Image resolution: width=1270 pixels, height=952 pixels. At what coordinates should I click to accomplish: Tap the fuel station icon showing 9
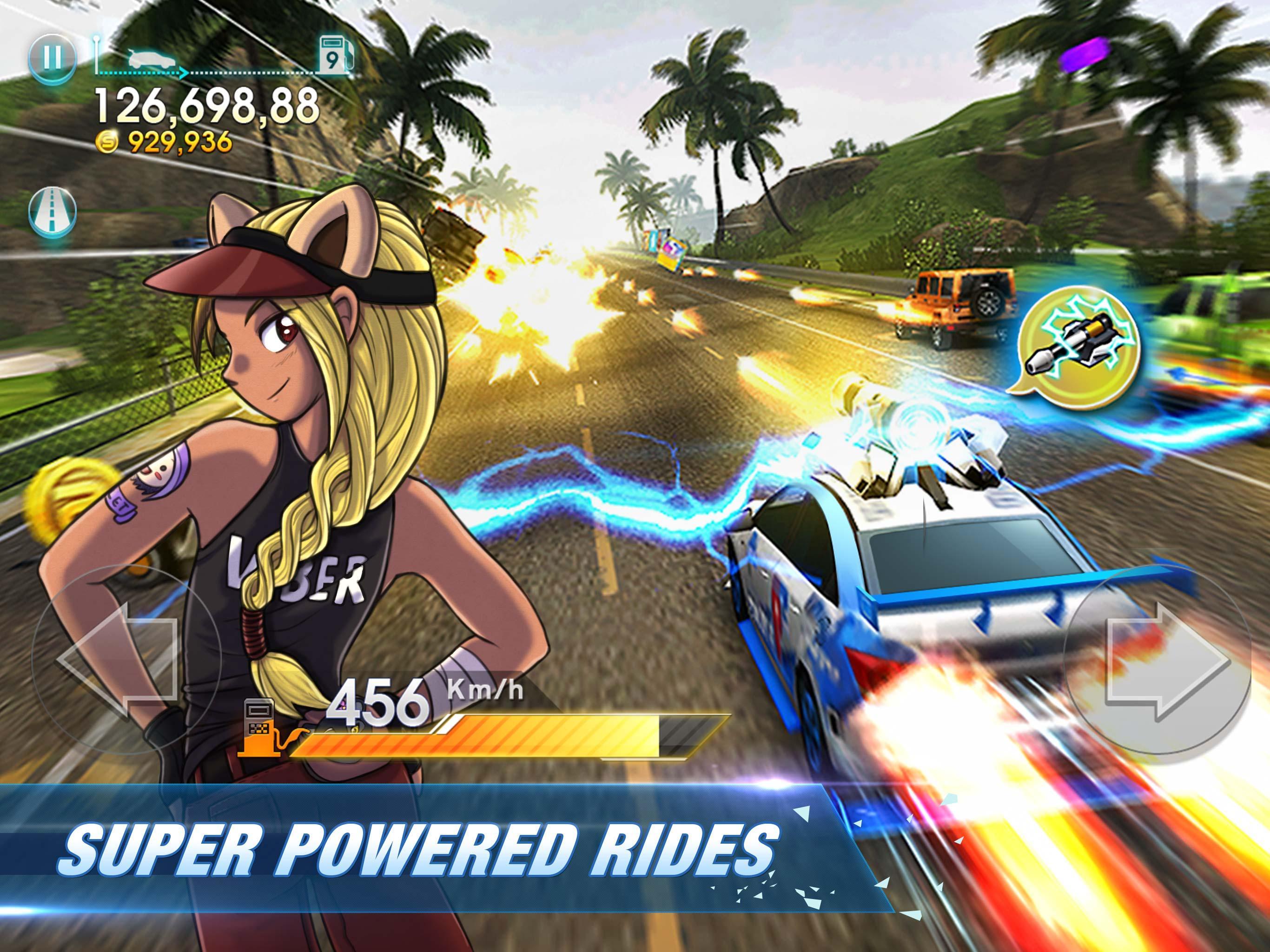(x=335, y=54)
